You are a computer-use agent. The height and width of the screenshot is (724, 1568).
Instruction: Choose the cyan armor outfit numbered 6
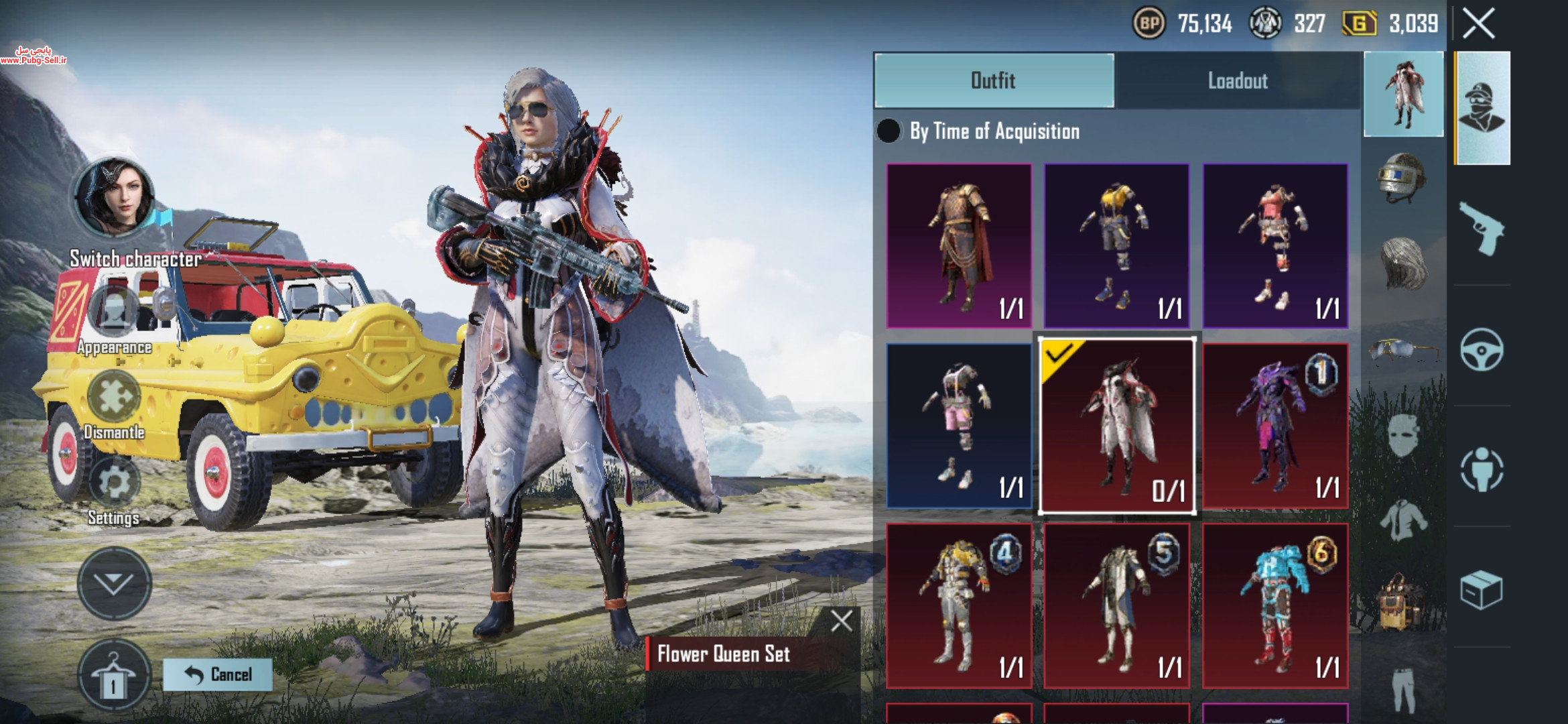pos(1275,606)
